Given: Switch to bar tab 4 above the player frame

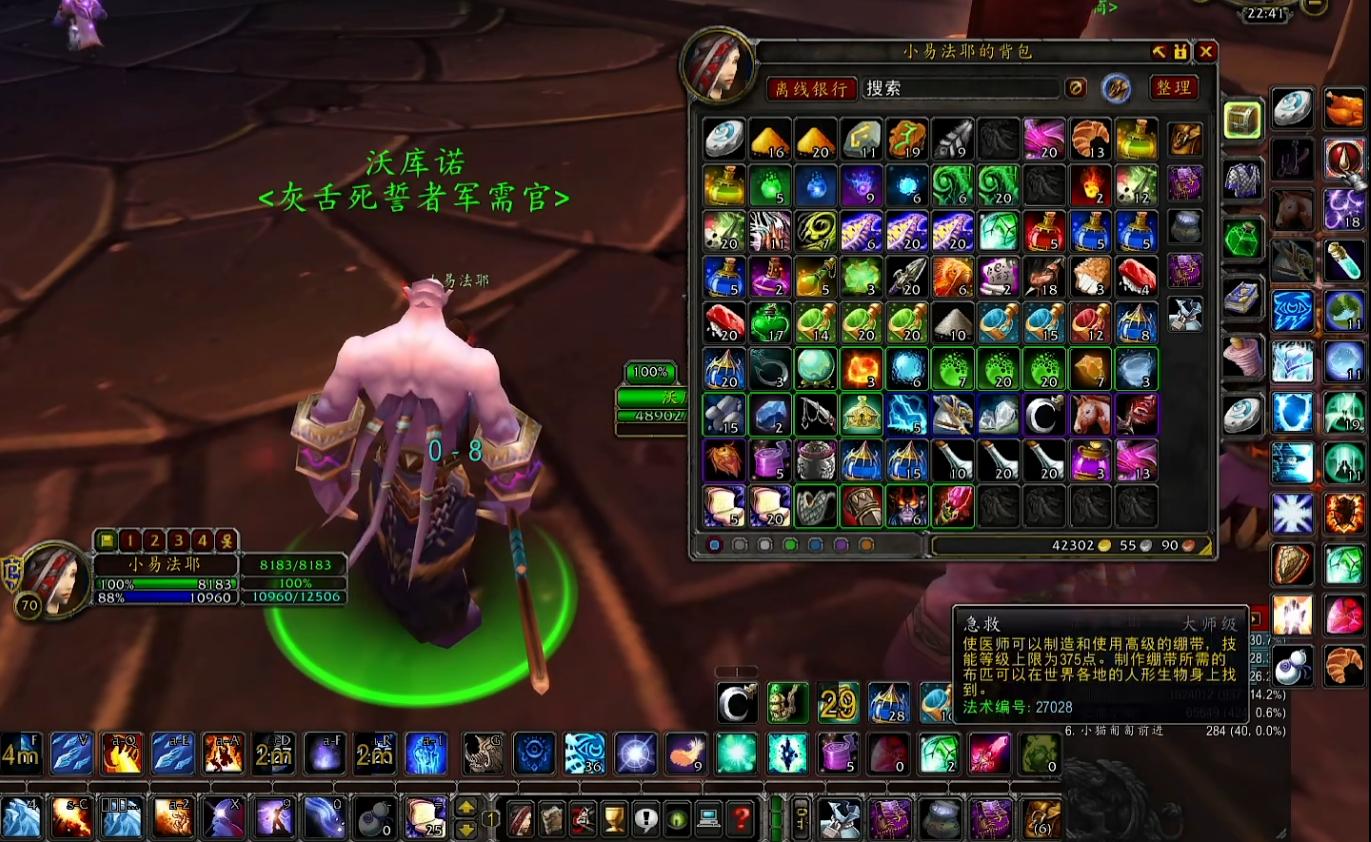Looking at the screenshot, I should 202,541.
